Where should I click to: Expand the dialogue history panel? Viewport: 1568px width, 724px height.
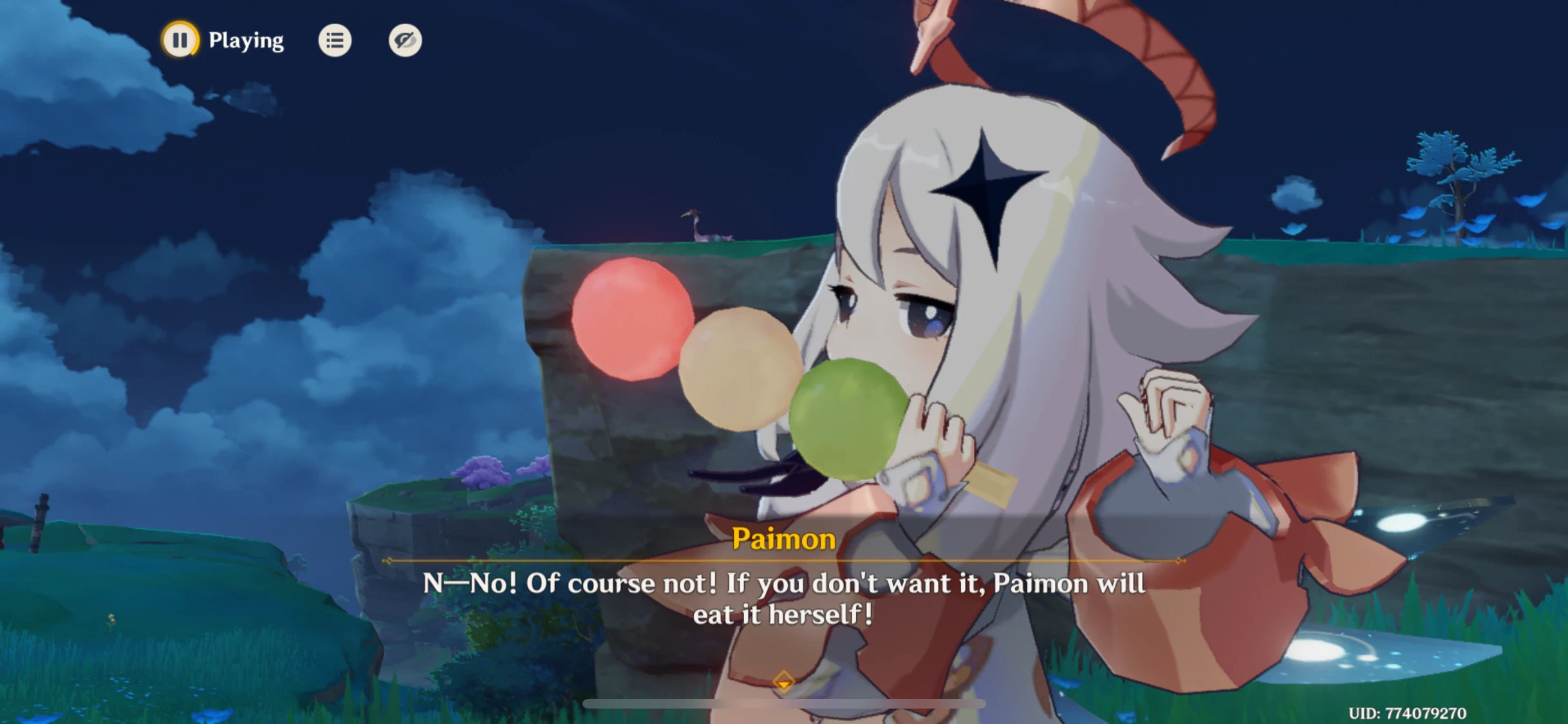click(x=335, y=40)
